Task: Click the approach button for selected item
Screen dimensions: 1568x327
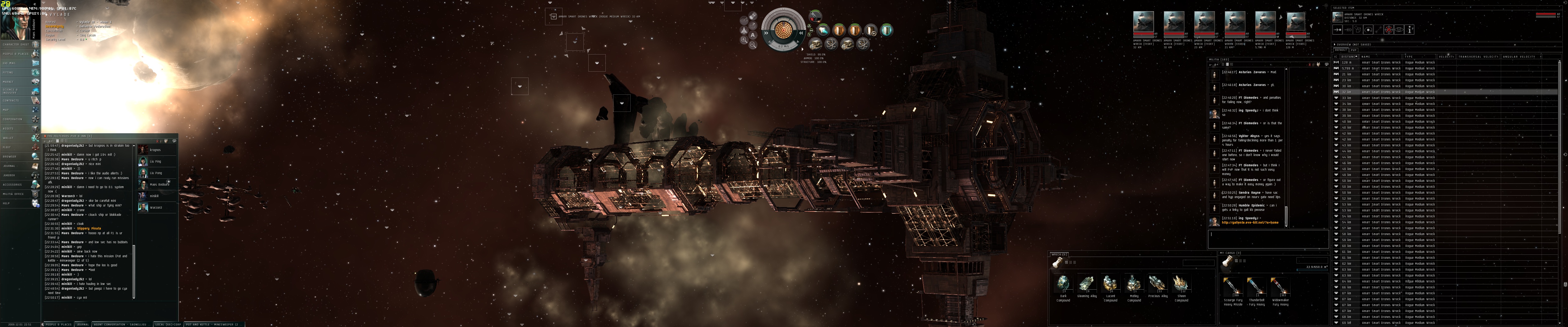Action: 1338,29
